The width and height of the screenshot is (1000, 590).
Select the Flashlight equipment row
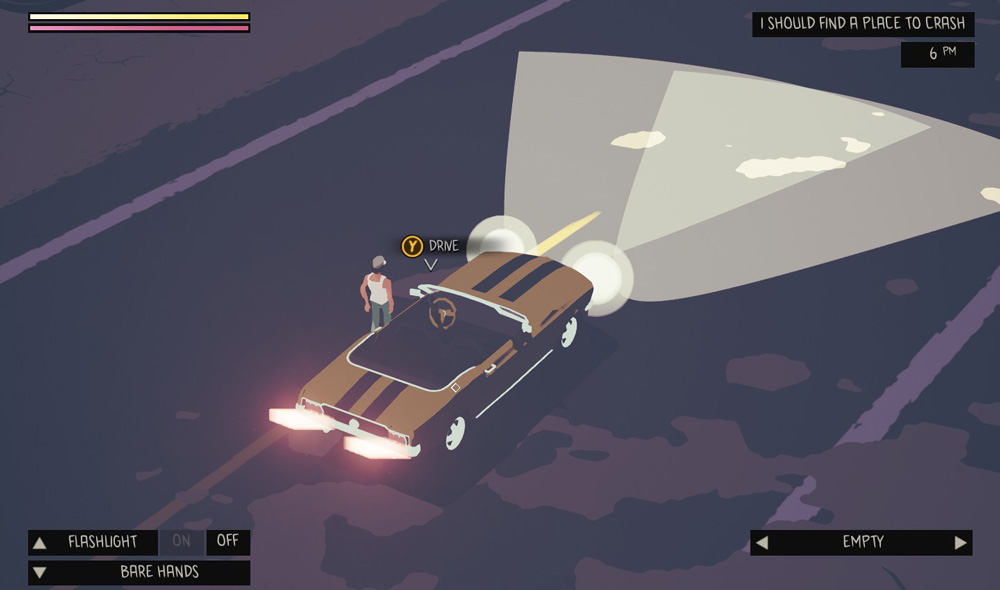103,542
